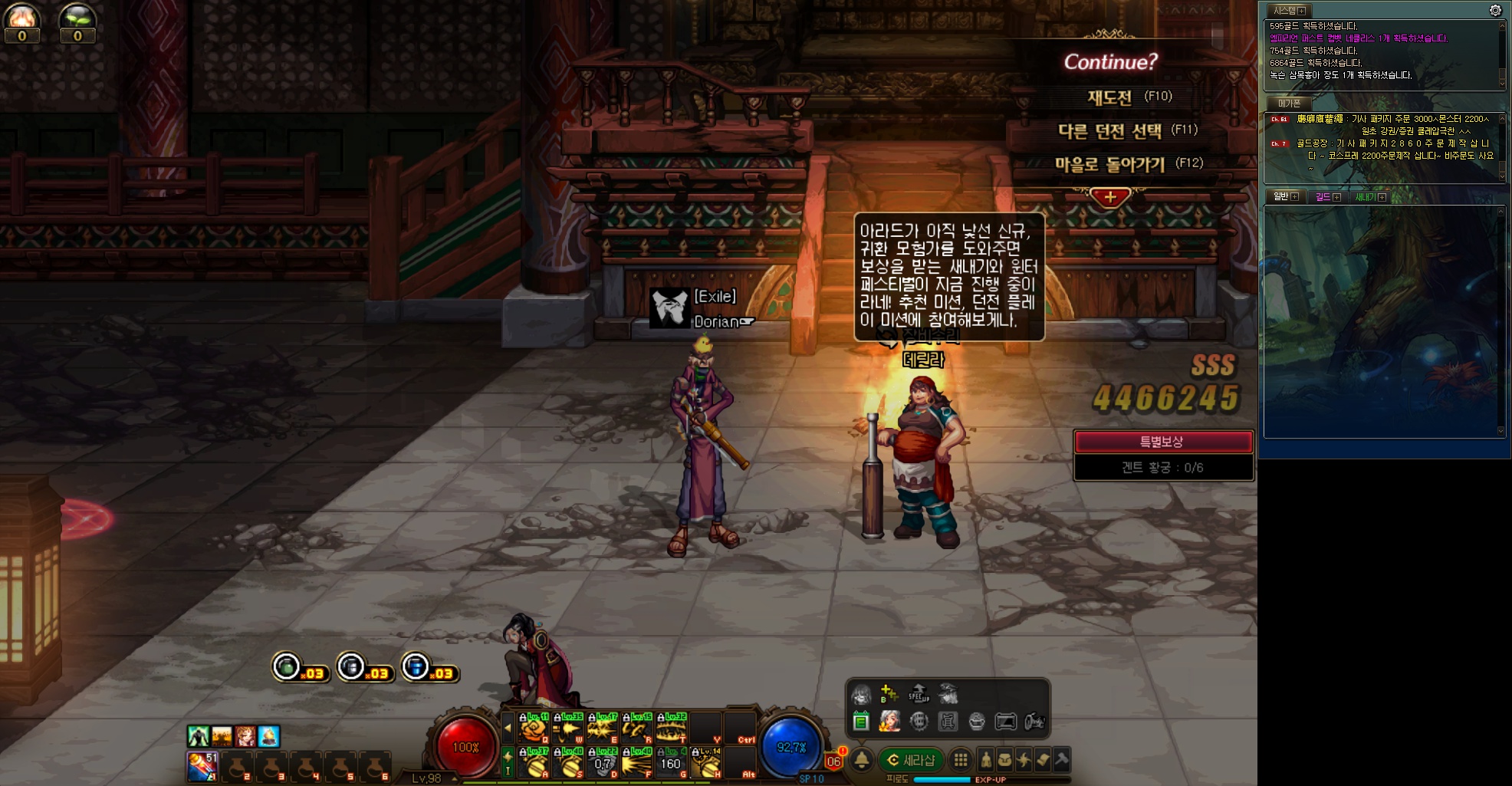Click the notification bell icon
Image resolution: width=1512 pixels, height=786 pixels.
pos(862,760)
